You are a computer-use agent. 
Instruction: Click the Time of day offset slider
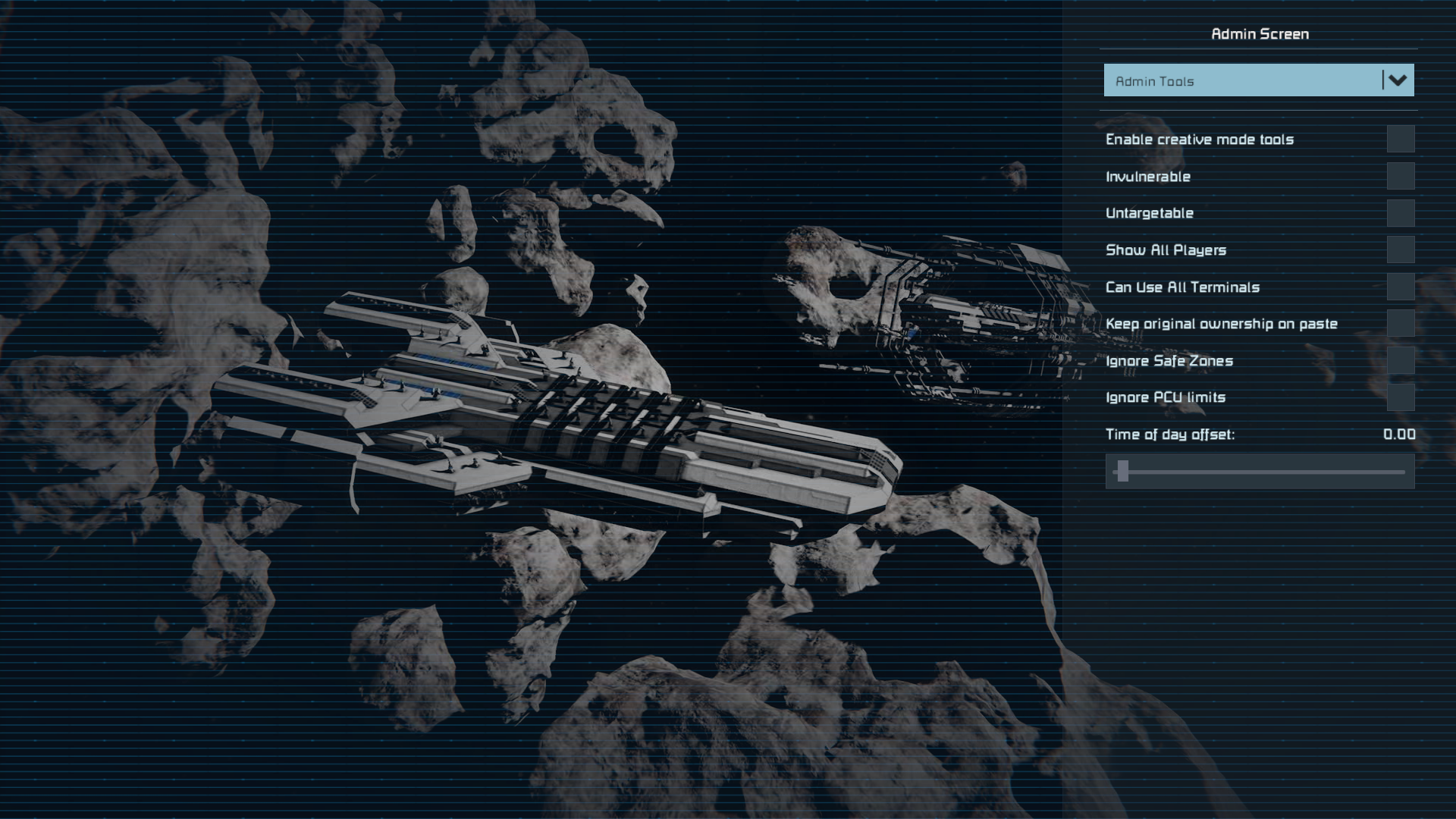pyautogui.click(x=1259, y=472)
